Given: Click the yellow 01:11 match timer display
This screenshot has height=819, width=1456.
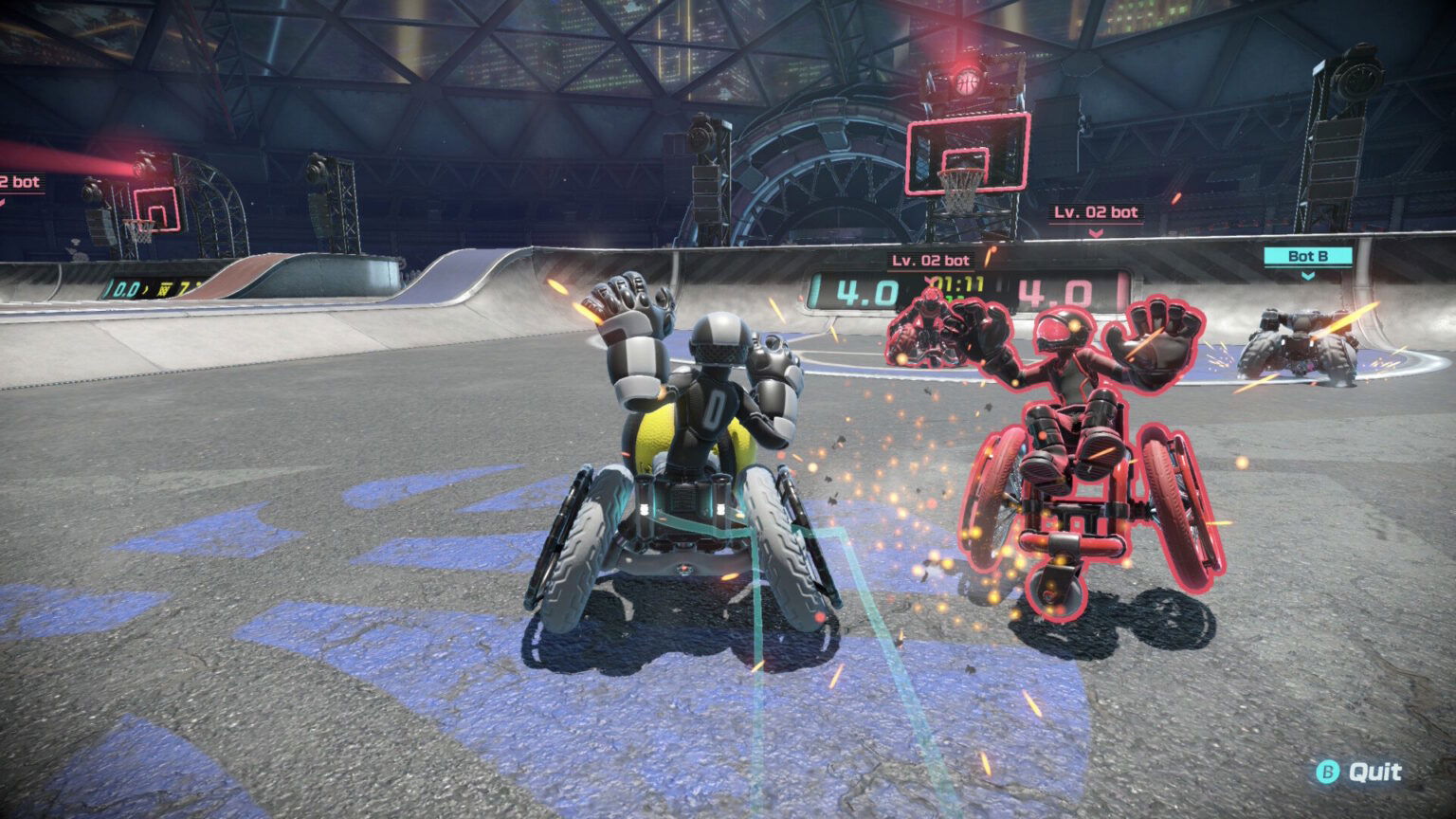Looking at the screenshot, I should pyautogui.click(x=959, y=282).
